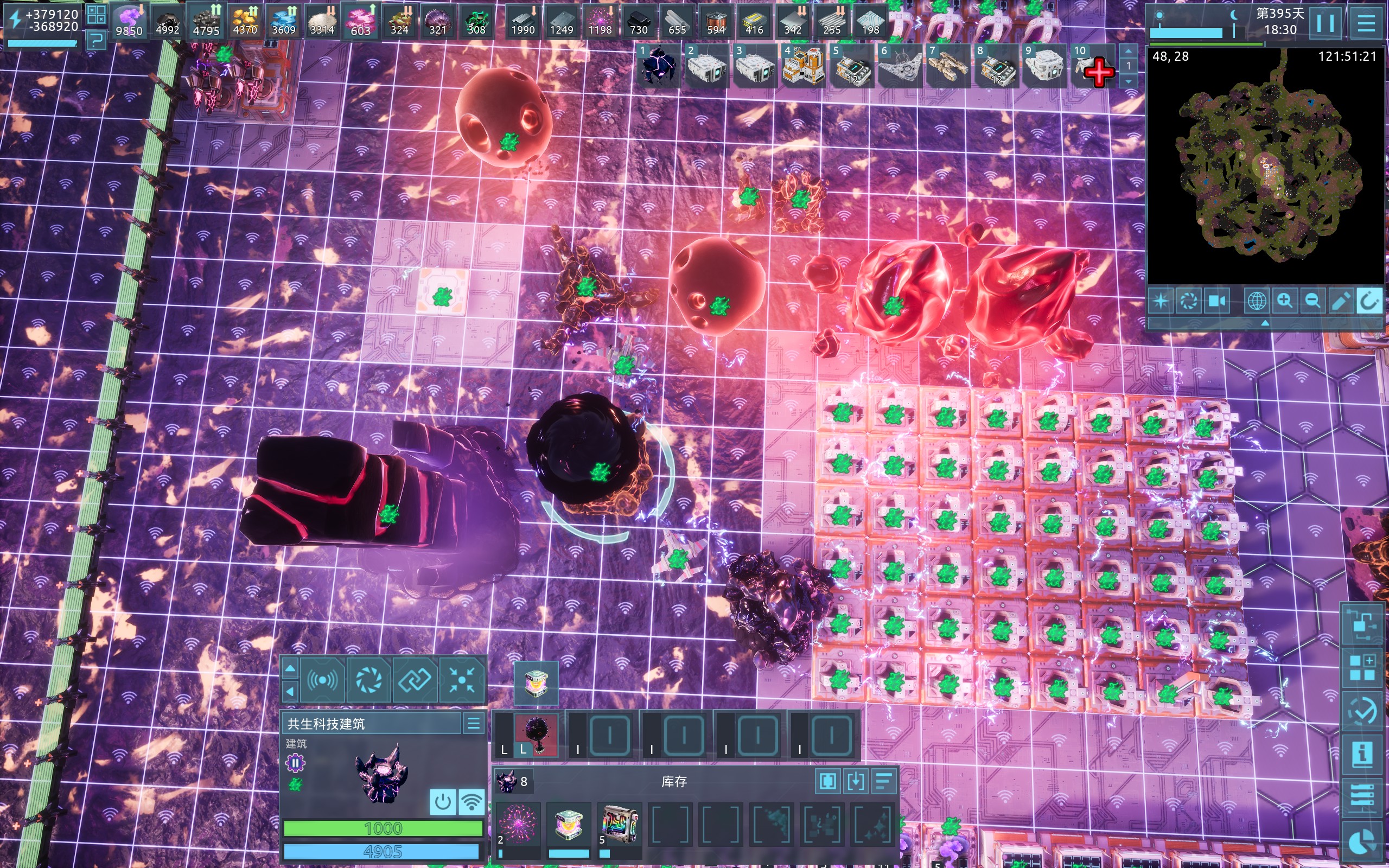1389x868 pixels.
Task: Open the main hamburger menu
Action: tap(1366, 23)
